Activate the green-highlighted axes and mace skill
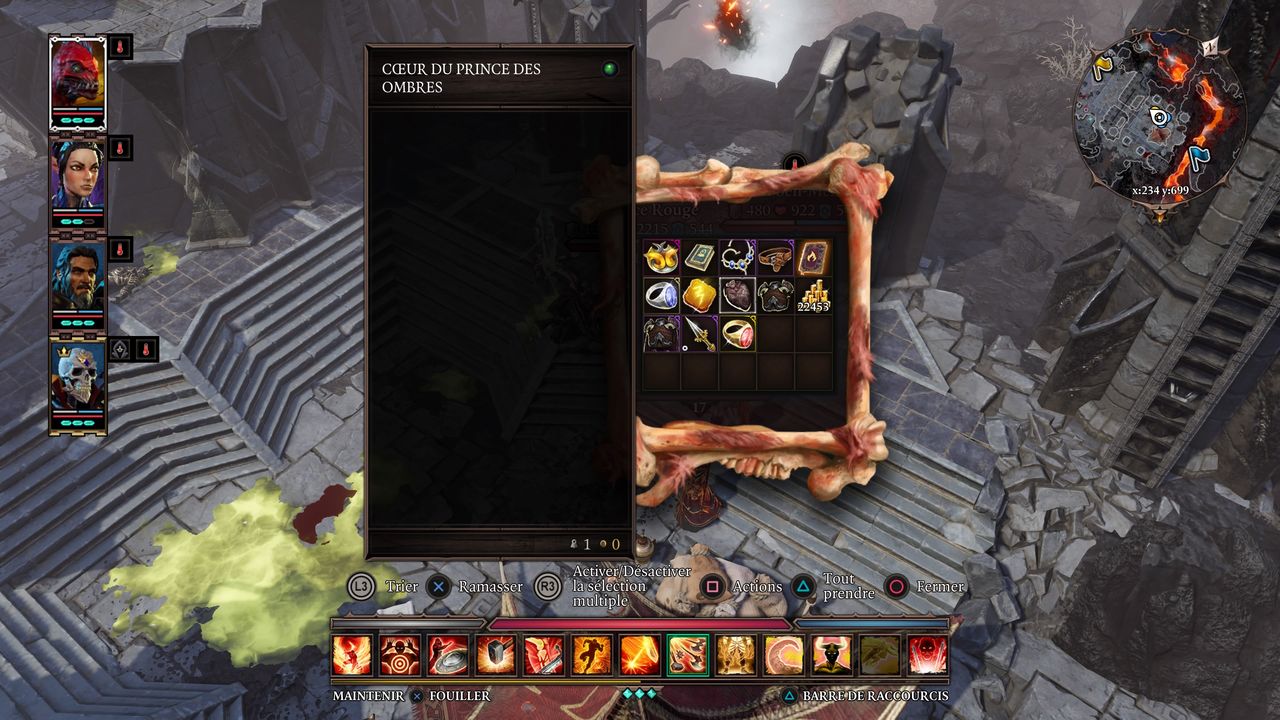The height and width of the screenshot is (720, 1280). pos(688,656)
